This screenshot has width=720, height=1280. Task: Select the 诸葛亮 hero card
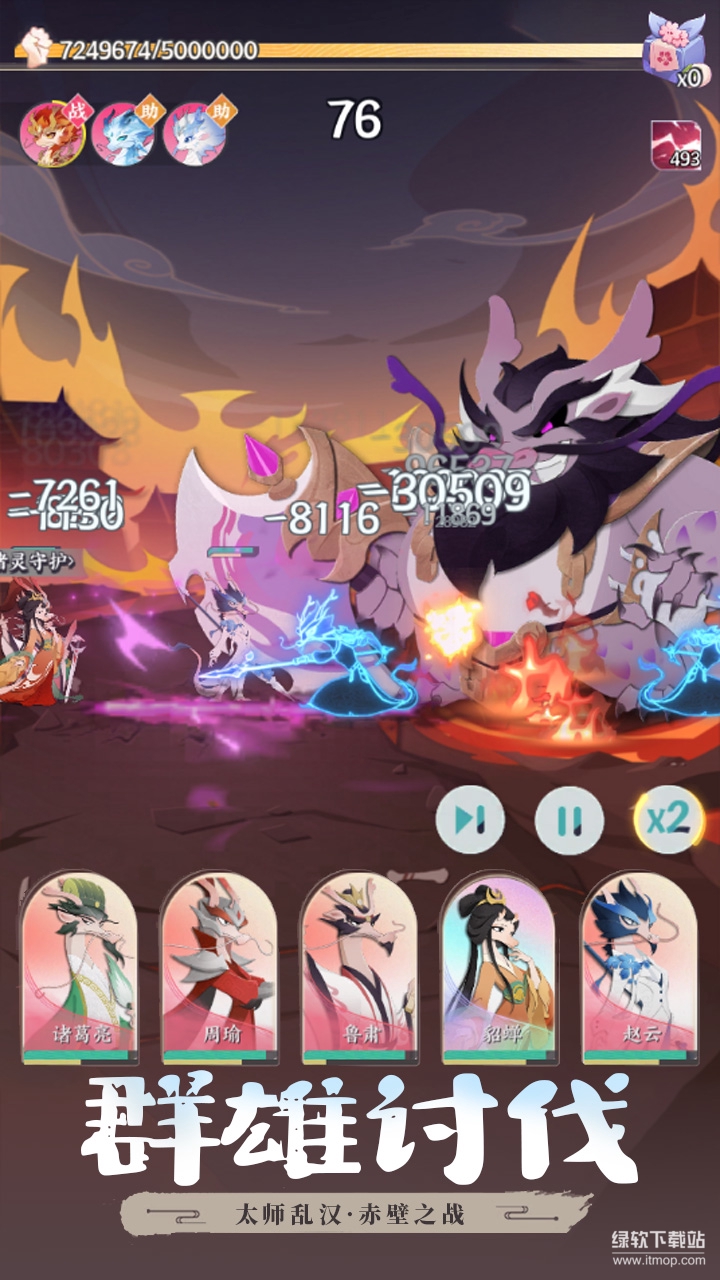(79, 967)
